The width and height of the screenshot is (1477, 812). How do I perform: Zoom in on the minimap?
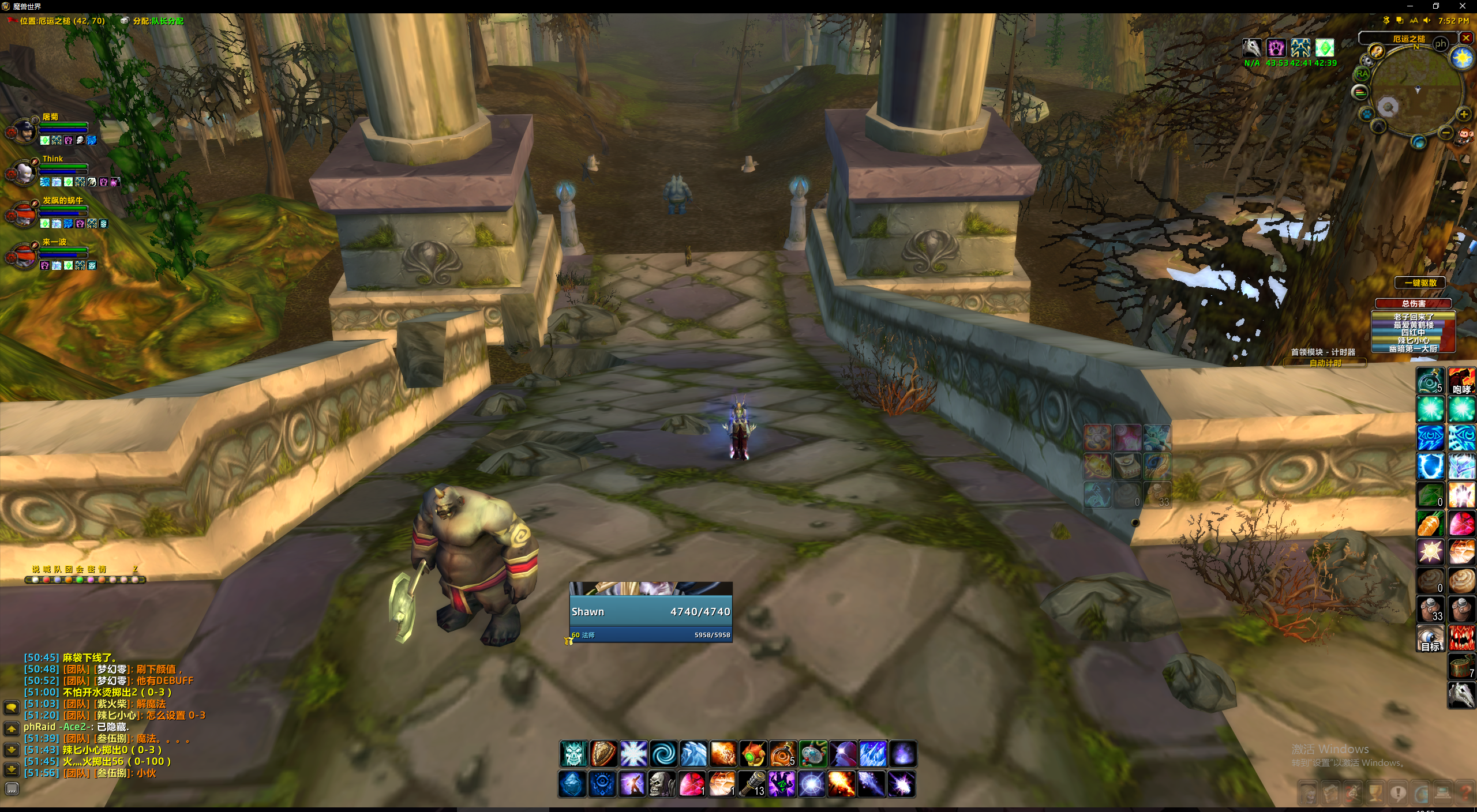pos(1464,114)
